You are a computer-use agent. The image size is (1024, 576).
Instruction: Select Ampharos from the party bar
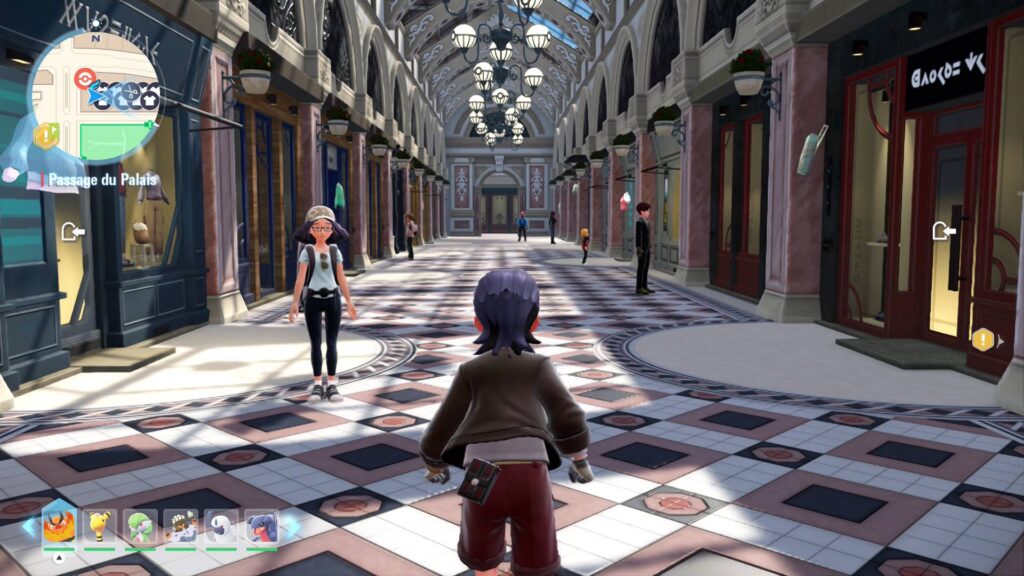[x=99, y=527]
